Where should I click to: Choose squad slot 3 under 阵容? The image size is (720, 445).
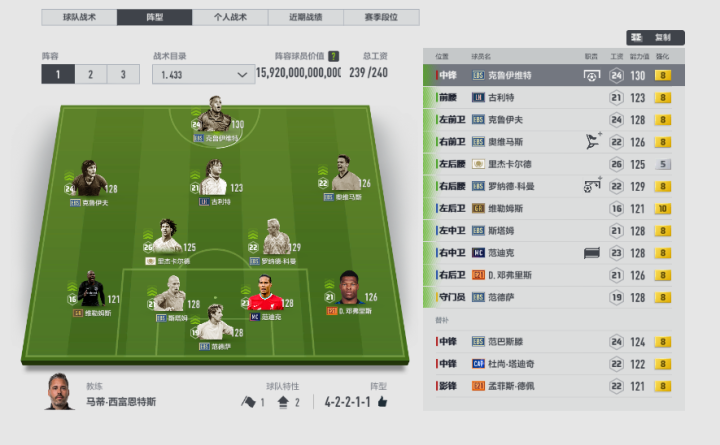[123, 74]
